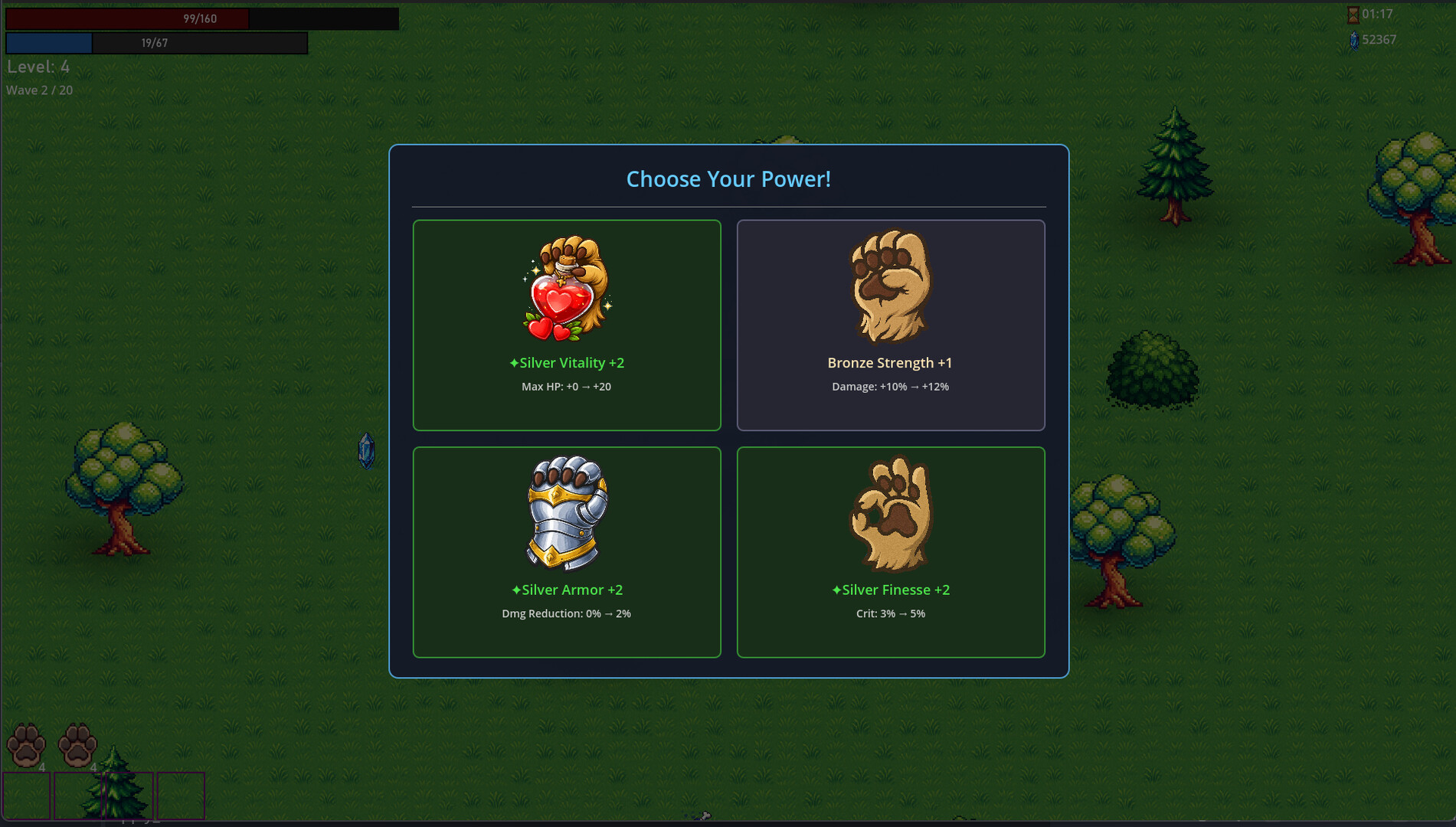Pick the Silver Finesse +2 upgrade

pyautogui.click(x=891, y=551)
